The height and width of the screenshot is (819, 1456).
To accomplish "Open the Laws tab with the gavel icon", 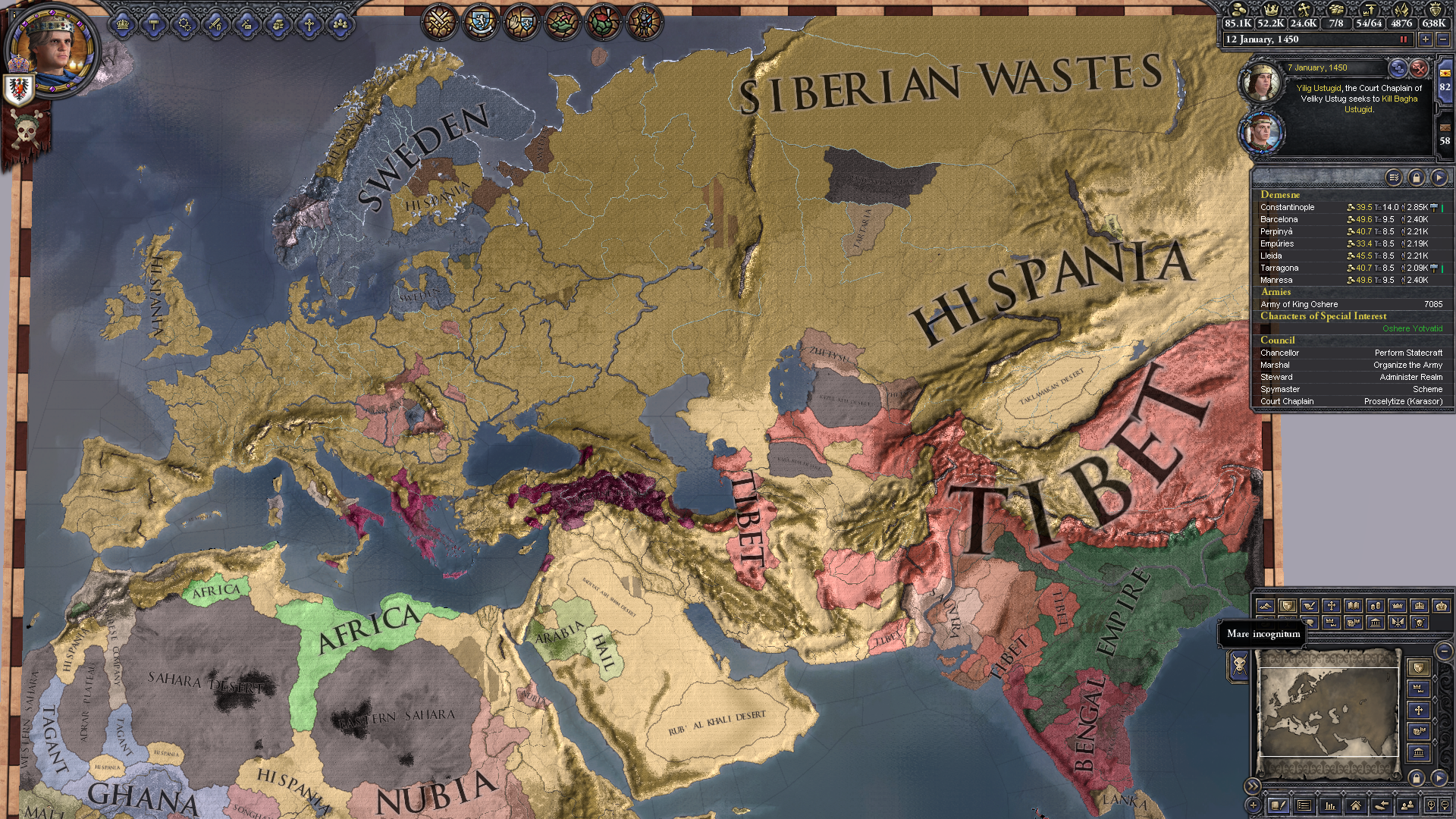I will tap(154, 24).
